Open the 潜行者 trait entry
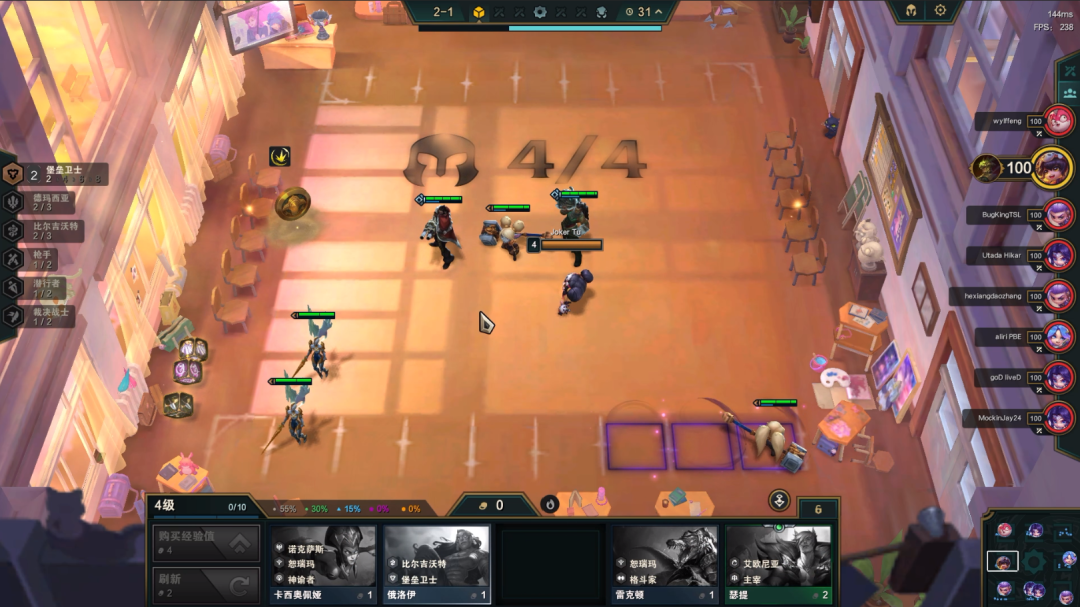The image size is (1080, 607). (x=42, y=288)
